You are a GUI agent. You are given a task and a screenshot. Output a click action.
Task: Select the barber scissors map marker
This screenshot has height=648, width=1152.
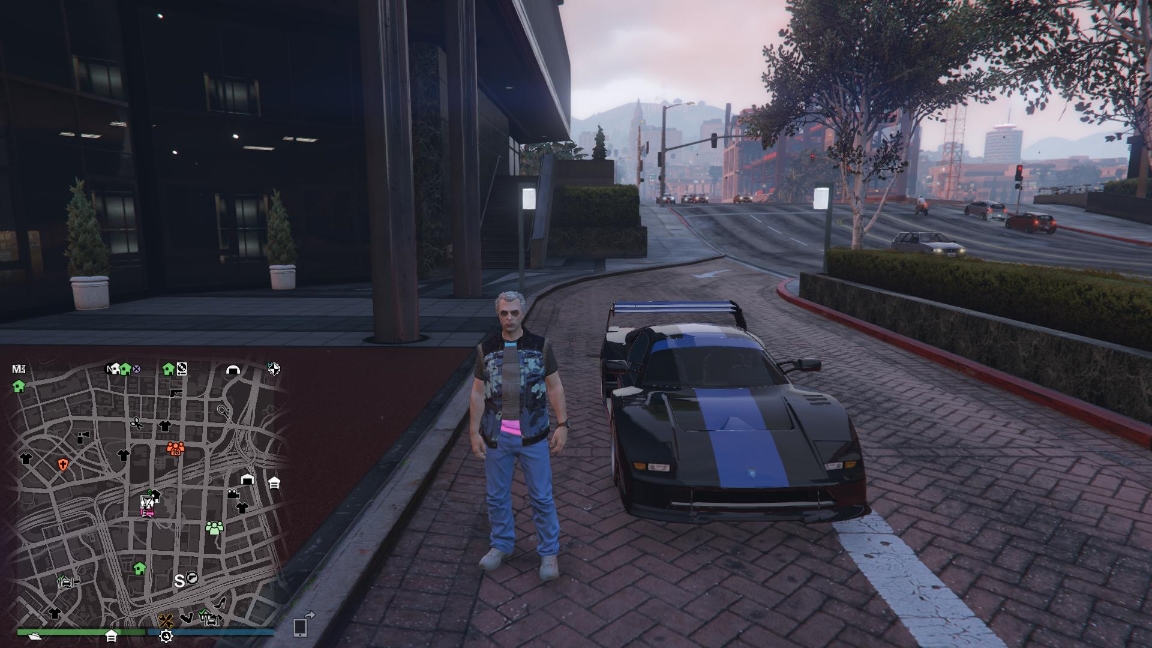click(x=136, y=423)
